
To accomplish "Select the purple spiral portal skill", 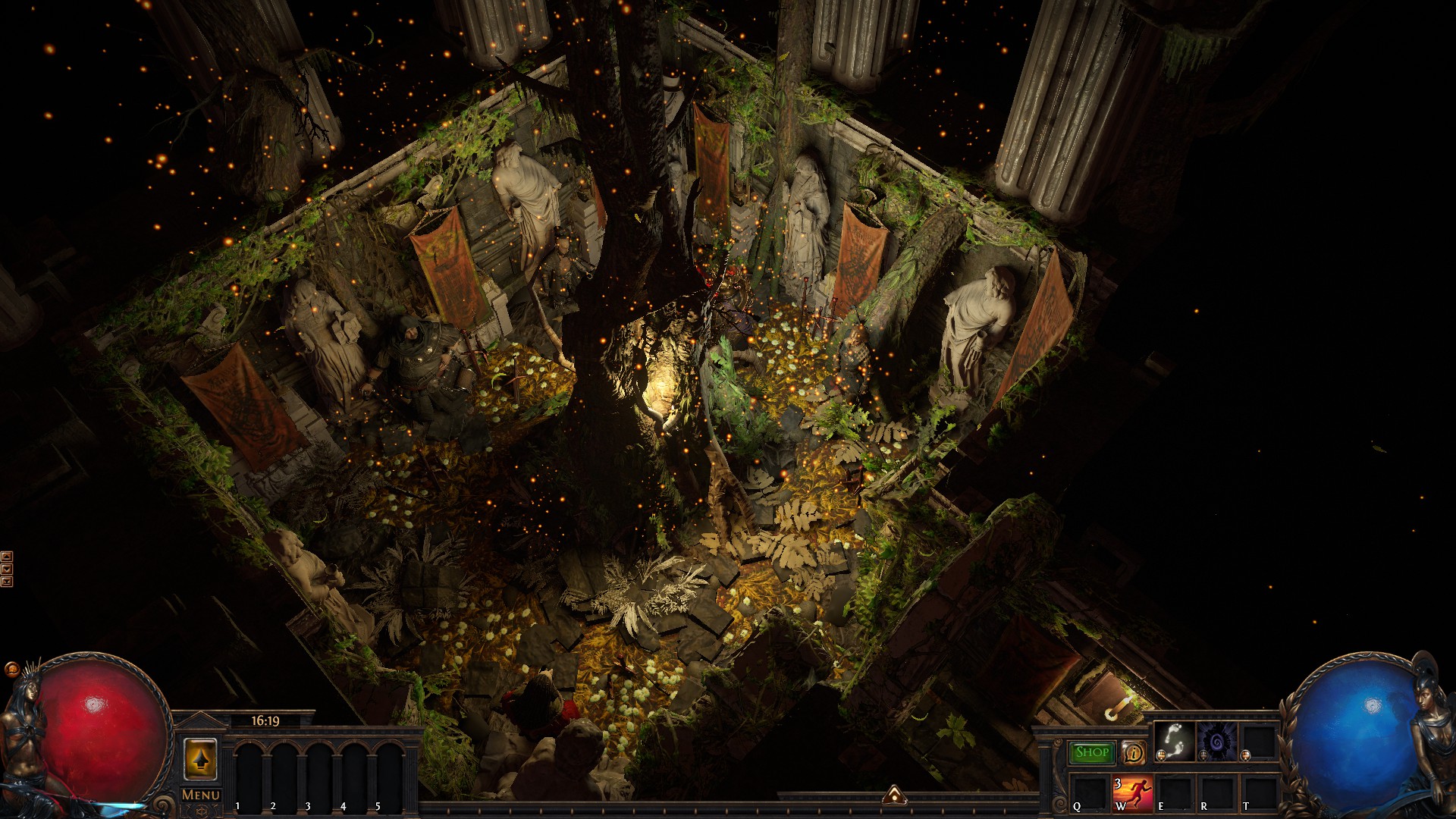I will 1216,742.
